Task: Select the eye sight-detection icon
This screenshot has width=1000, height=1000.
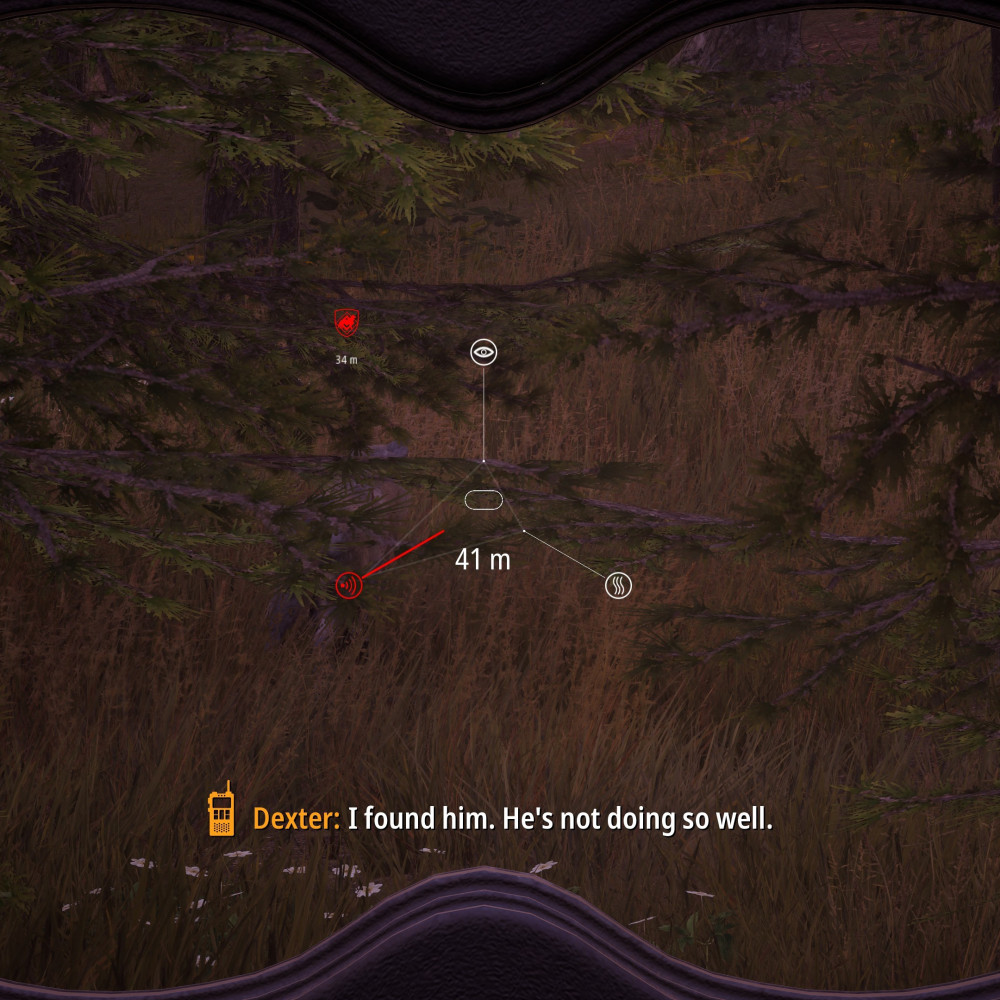Action: 484,351
